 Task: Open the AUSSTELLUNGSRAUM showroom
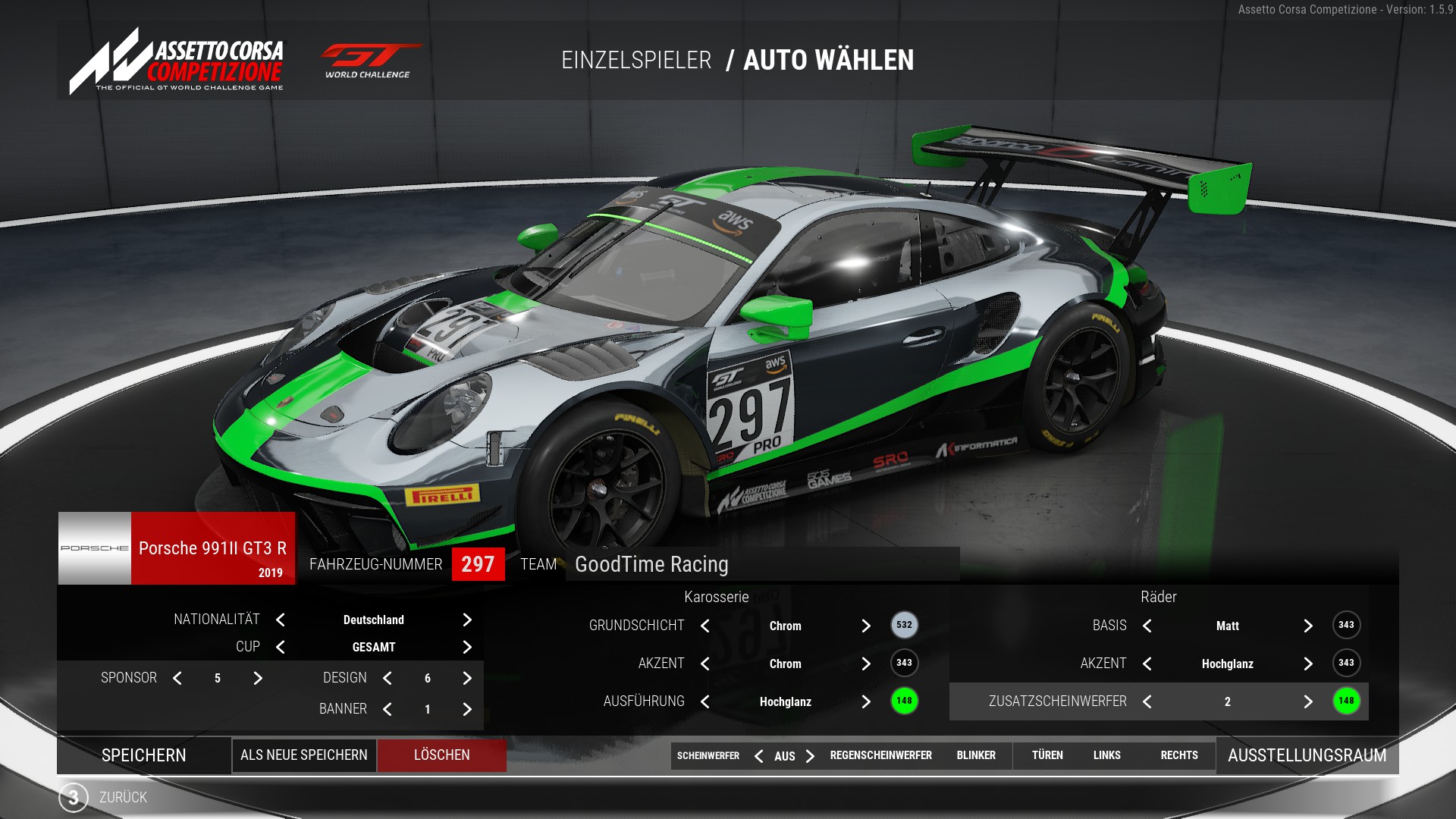[x=1307, y=755]
